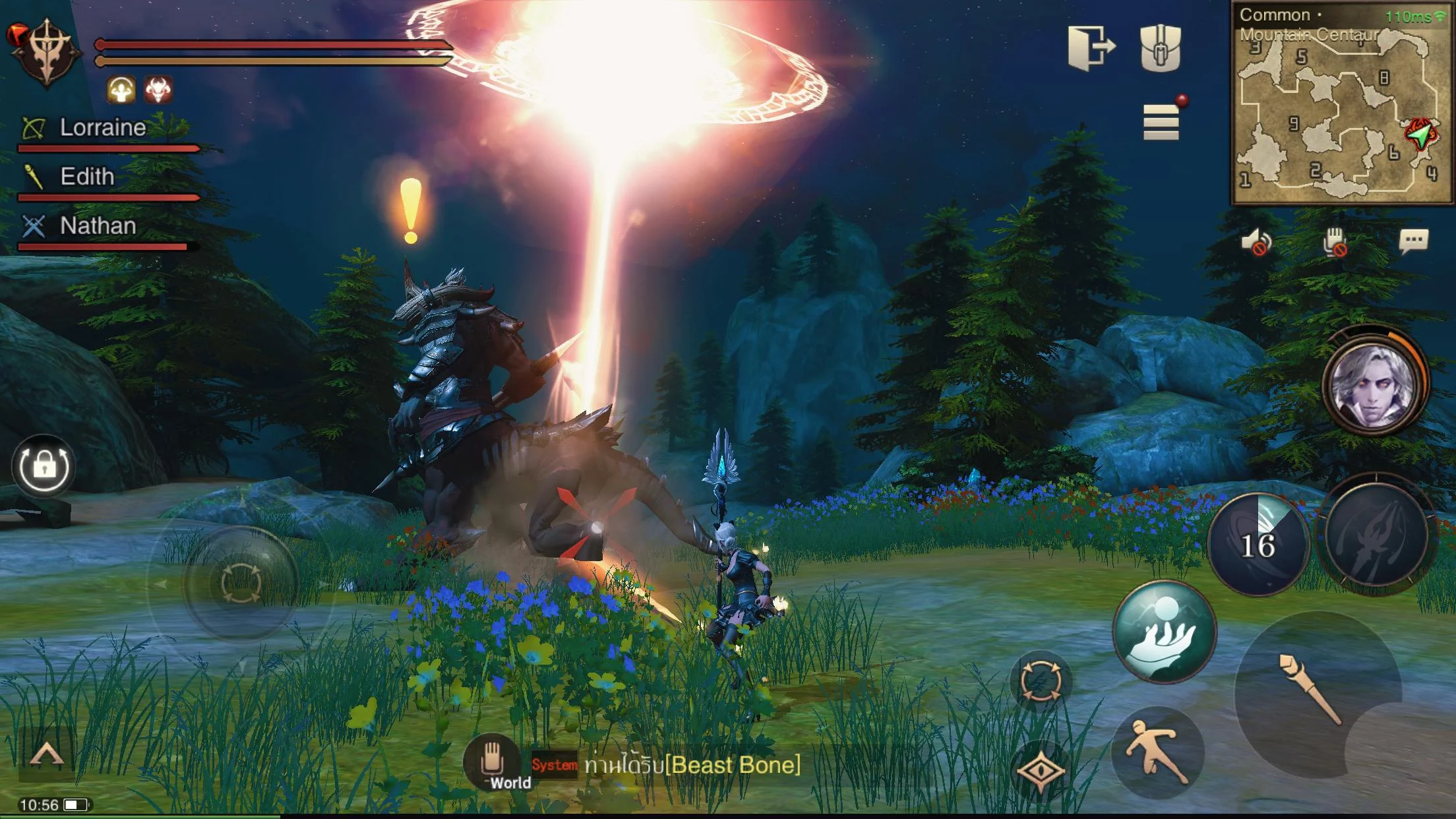1456x819 pixels.
Task: Select party member Nathan
Action: [x=98, y=226]
